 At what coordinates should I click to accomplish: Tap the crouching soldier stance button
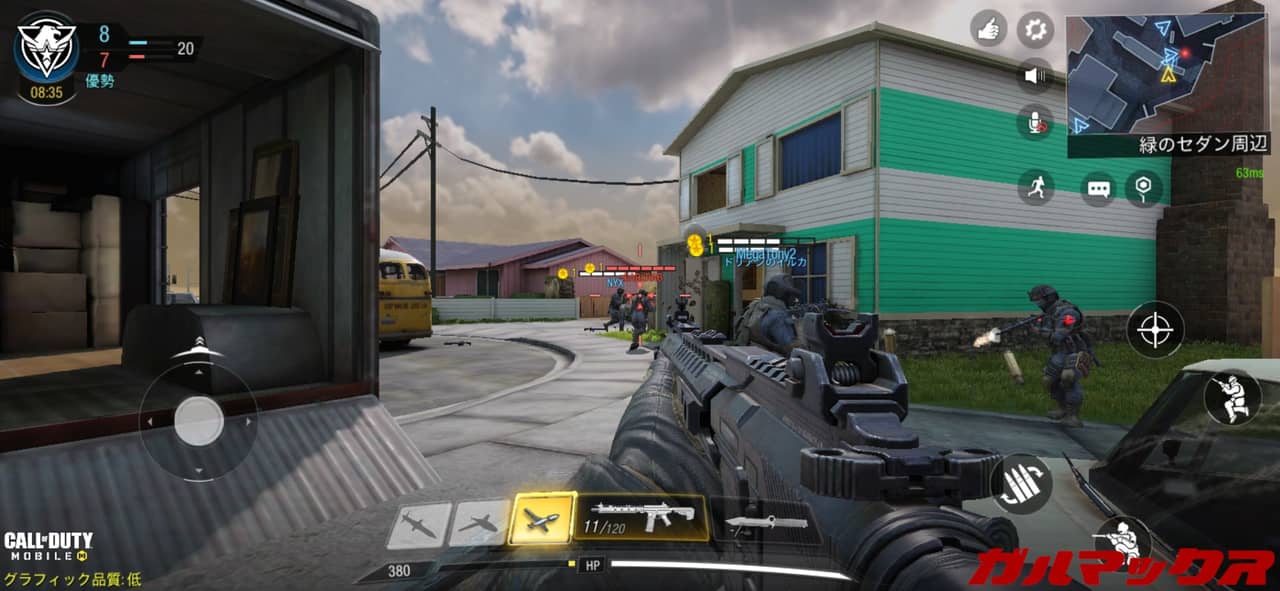click(x=1232, y=398)
